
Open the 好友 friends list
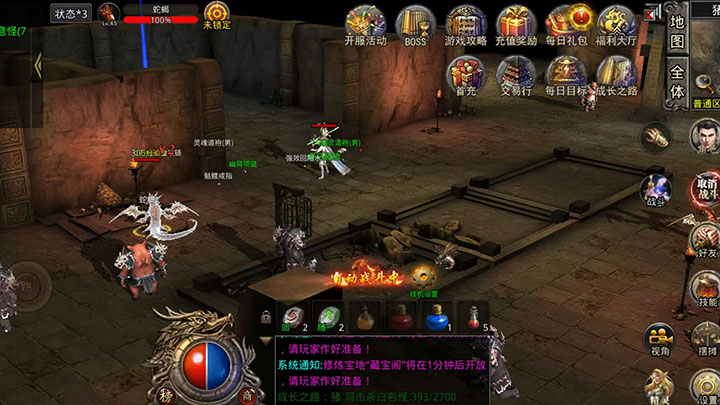707,238
